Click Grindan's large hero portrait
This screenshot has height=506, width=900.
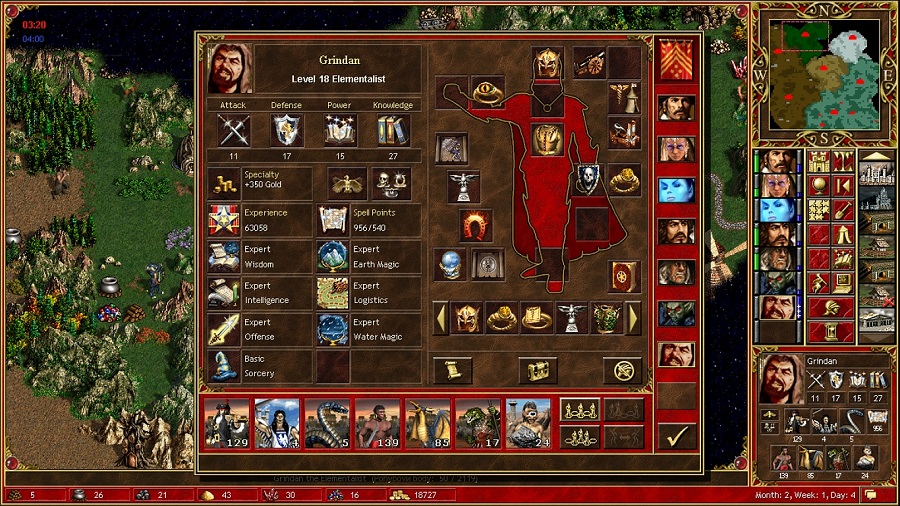tap(229, 68)
